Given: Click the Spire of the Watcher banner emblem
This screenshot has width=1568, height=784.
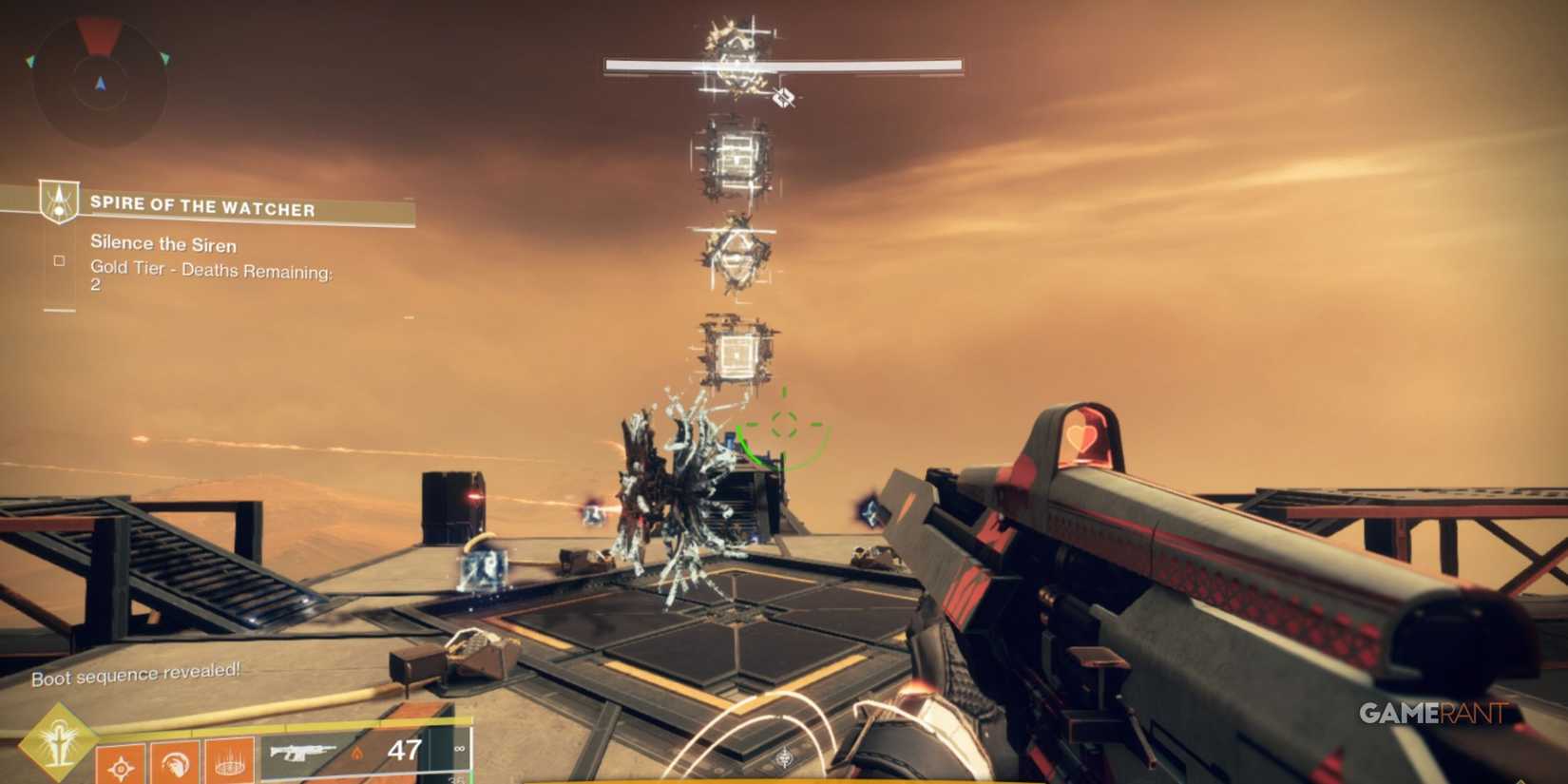Looking at the screenshot, I should point(57,201).
